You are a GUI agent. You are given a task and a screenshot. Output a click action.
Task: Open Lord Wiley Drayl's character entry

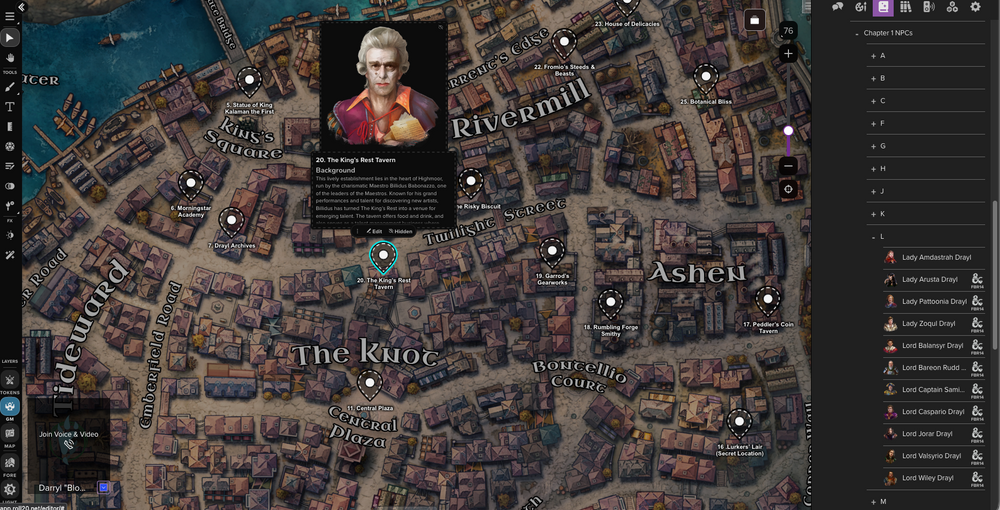(930, 478)
